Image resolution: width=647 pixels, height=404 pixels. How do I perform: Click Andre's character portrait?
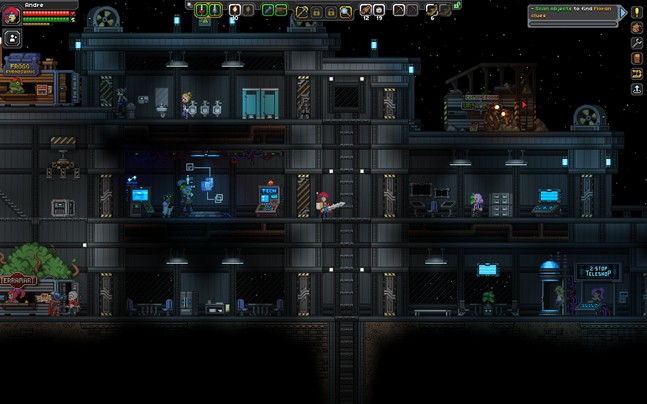pos(11,14)
